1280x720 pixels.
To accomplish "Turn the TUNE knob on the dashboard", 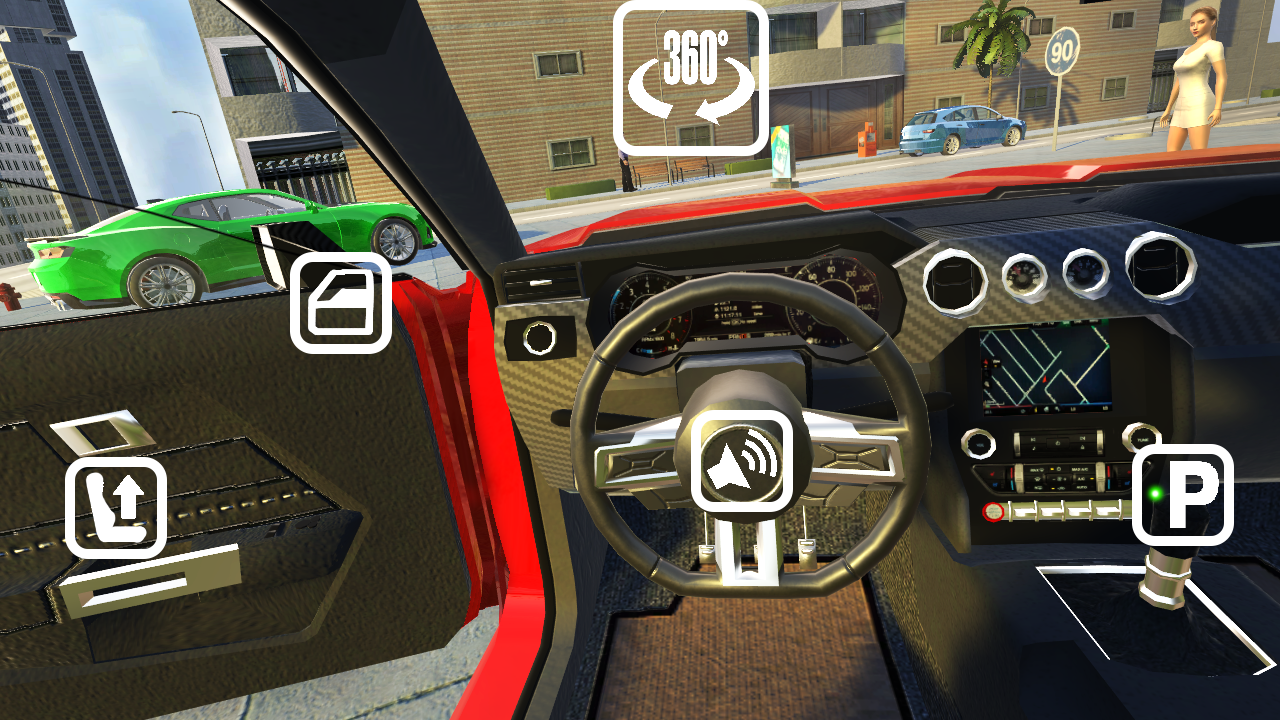I will (x=1143, y=440).
